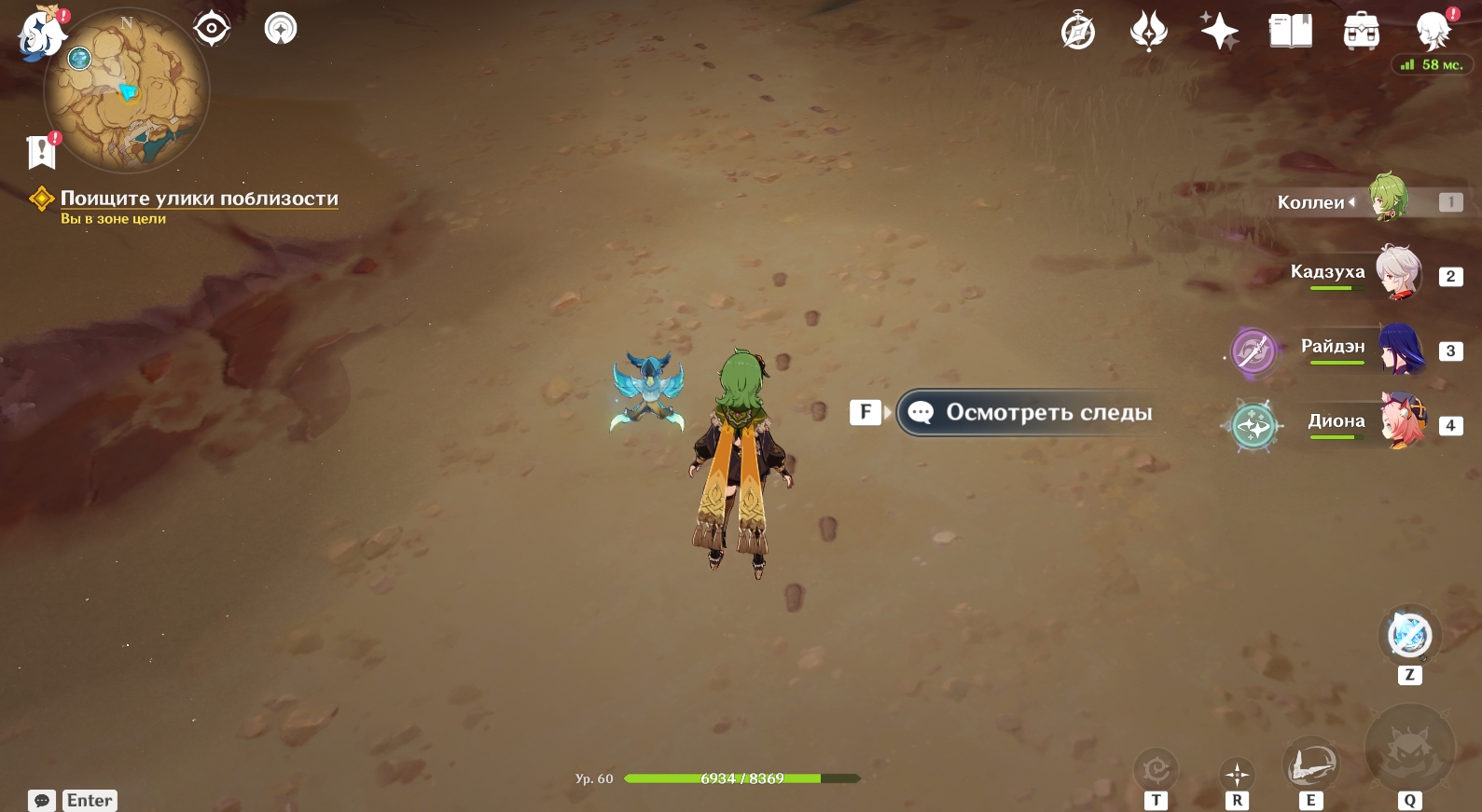Viewport: 1482px width, 812px height.
Task: Switch to party member Райдэн
Action: (1400, 348)
